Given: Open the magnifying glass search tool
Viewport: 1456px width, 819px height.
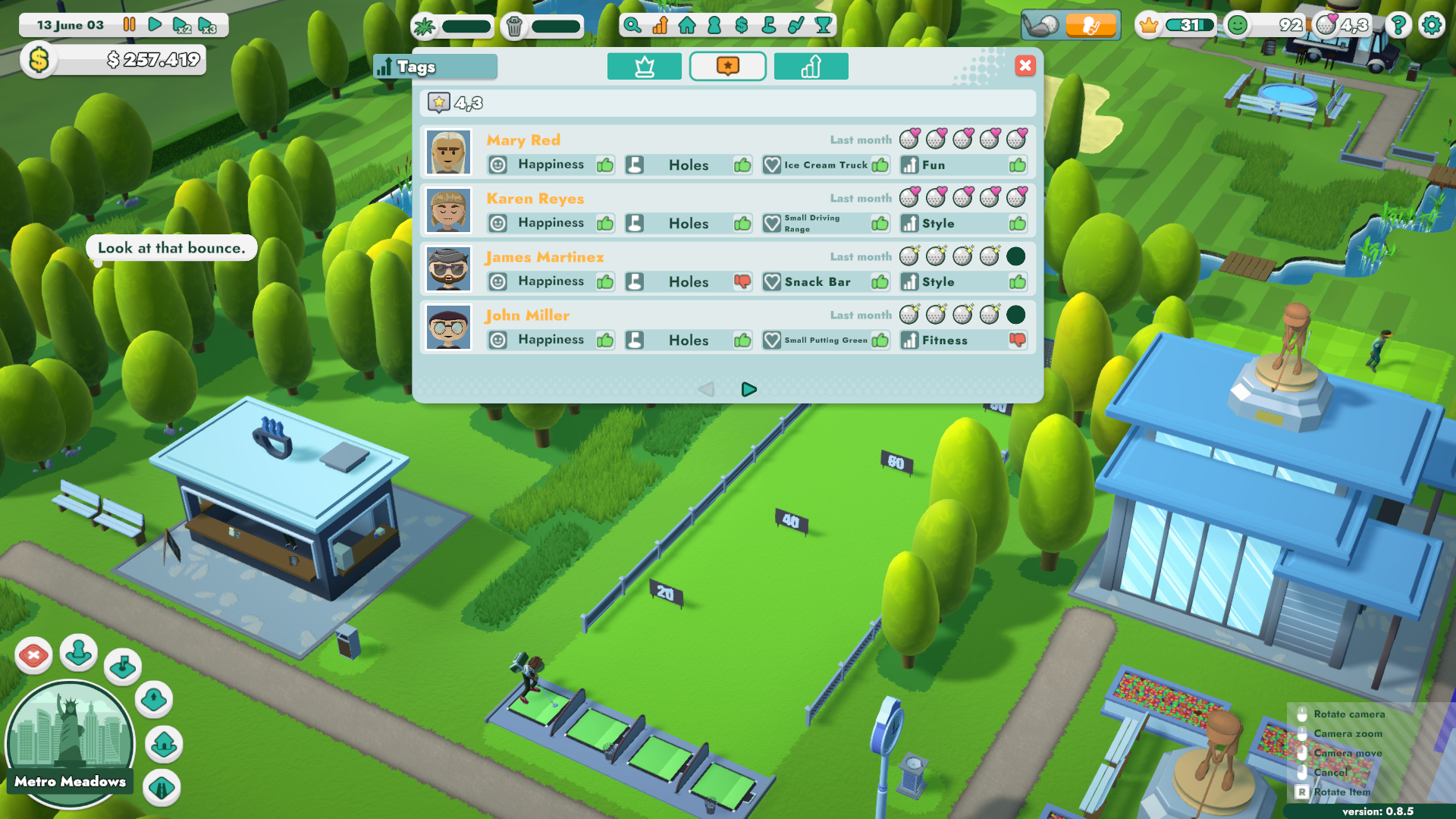Looking at the screenshot, I should point(632,26).
